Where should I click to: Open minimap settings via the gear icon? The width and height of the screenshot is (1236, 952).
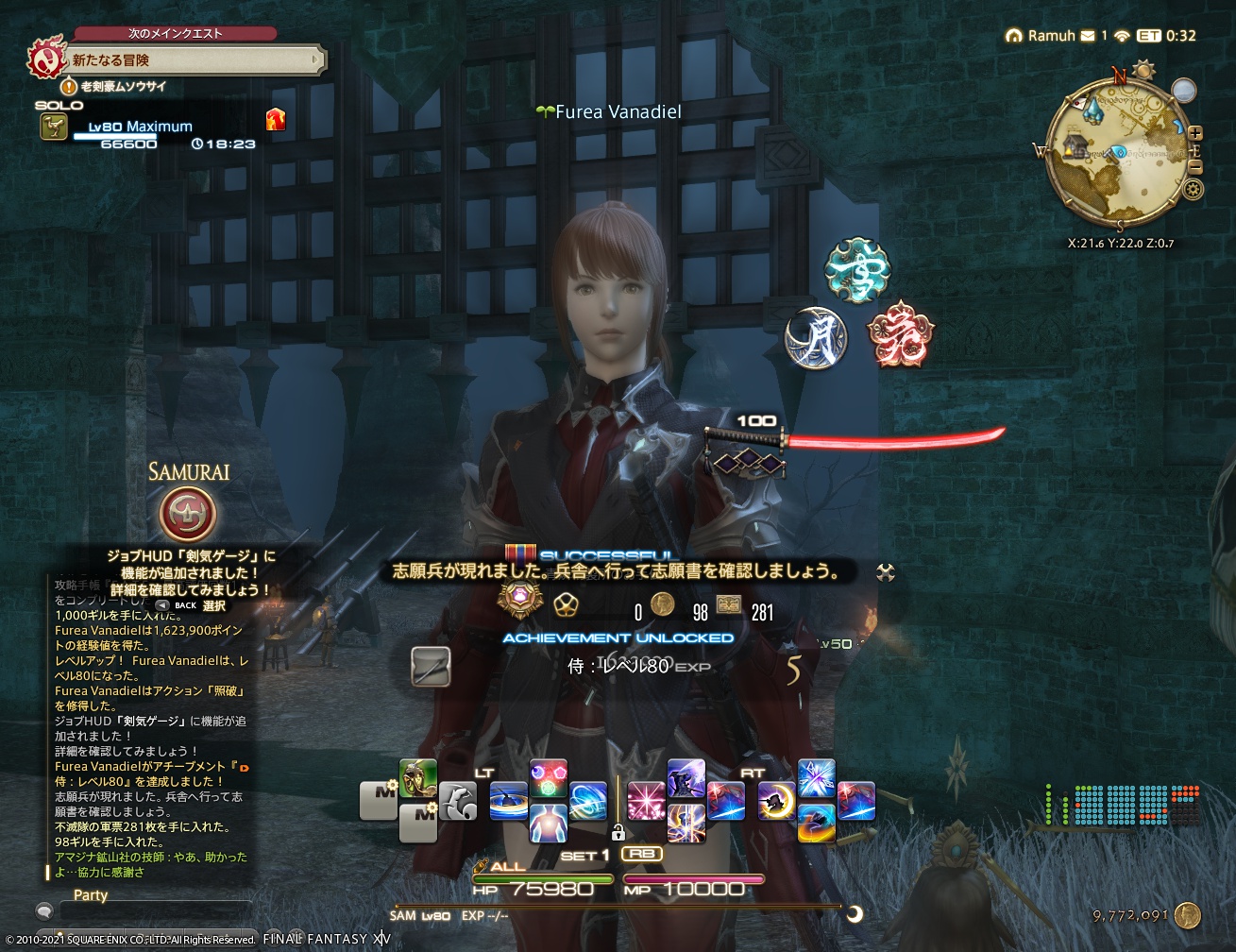[1192, 188]
